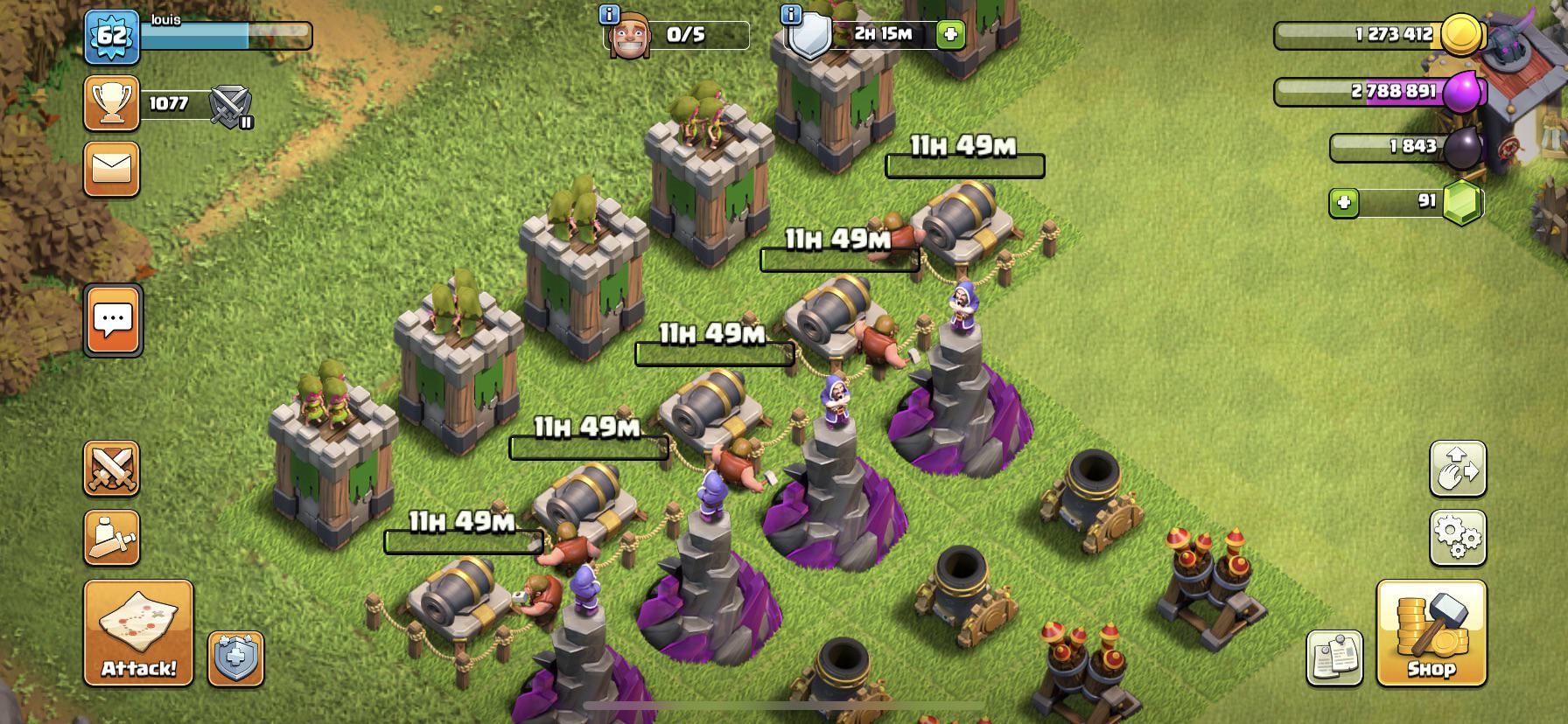Image resolution: width=1568 pixels, height=724 pixels.
Task: Open the army overview sword-arm button
Action: (112, 538)
